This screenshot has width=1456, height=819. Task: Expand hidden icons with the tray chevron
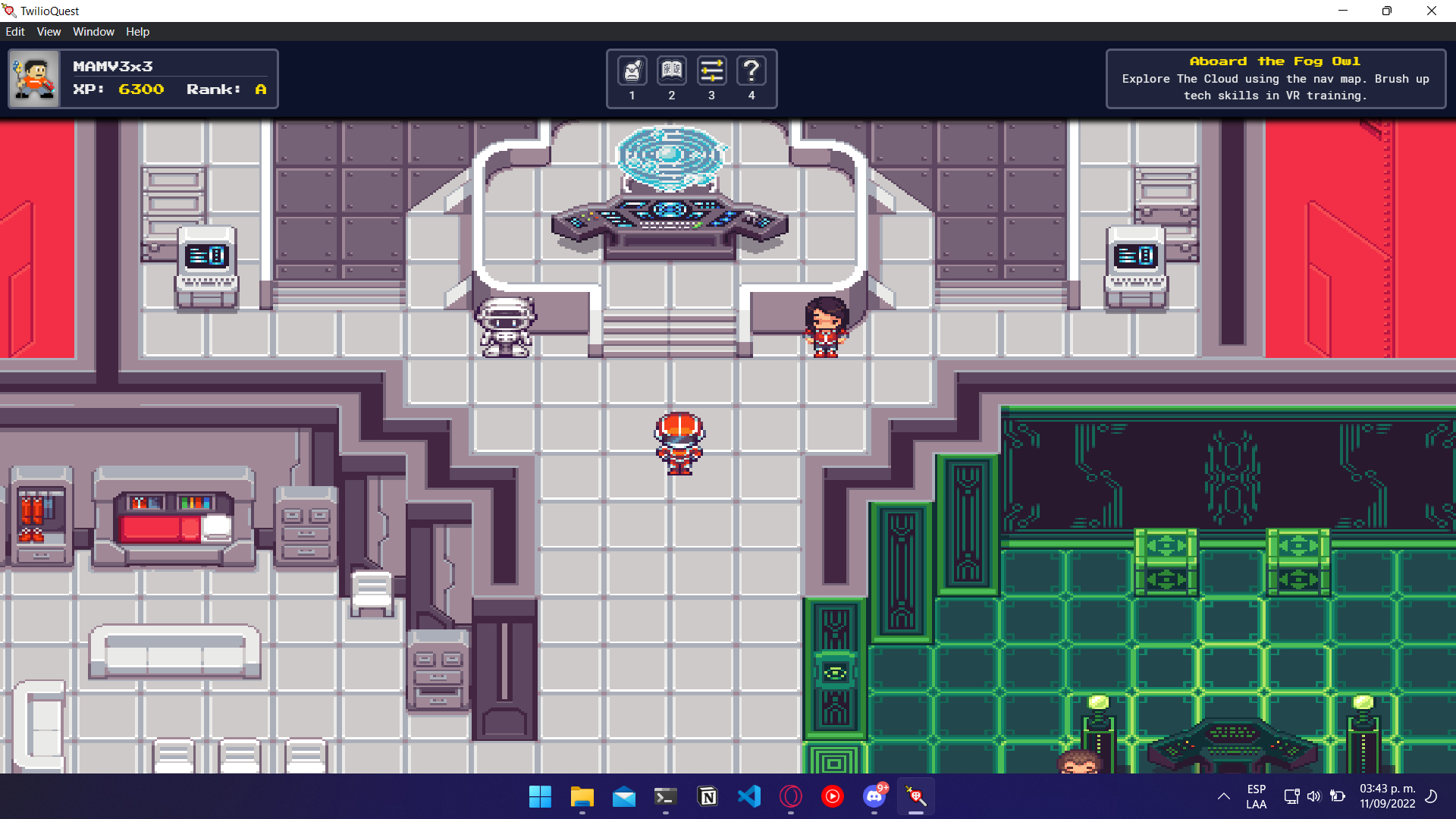pos(1223,797)
